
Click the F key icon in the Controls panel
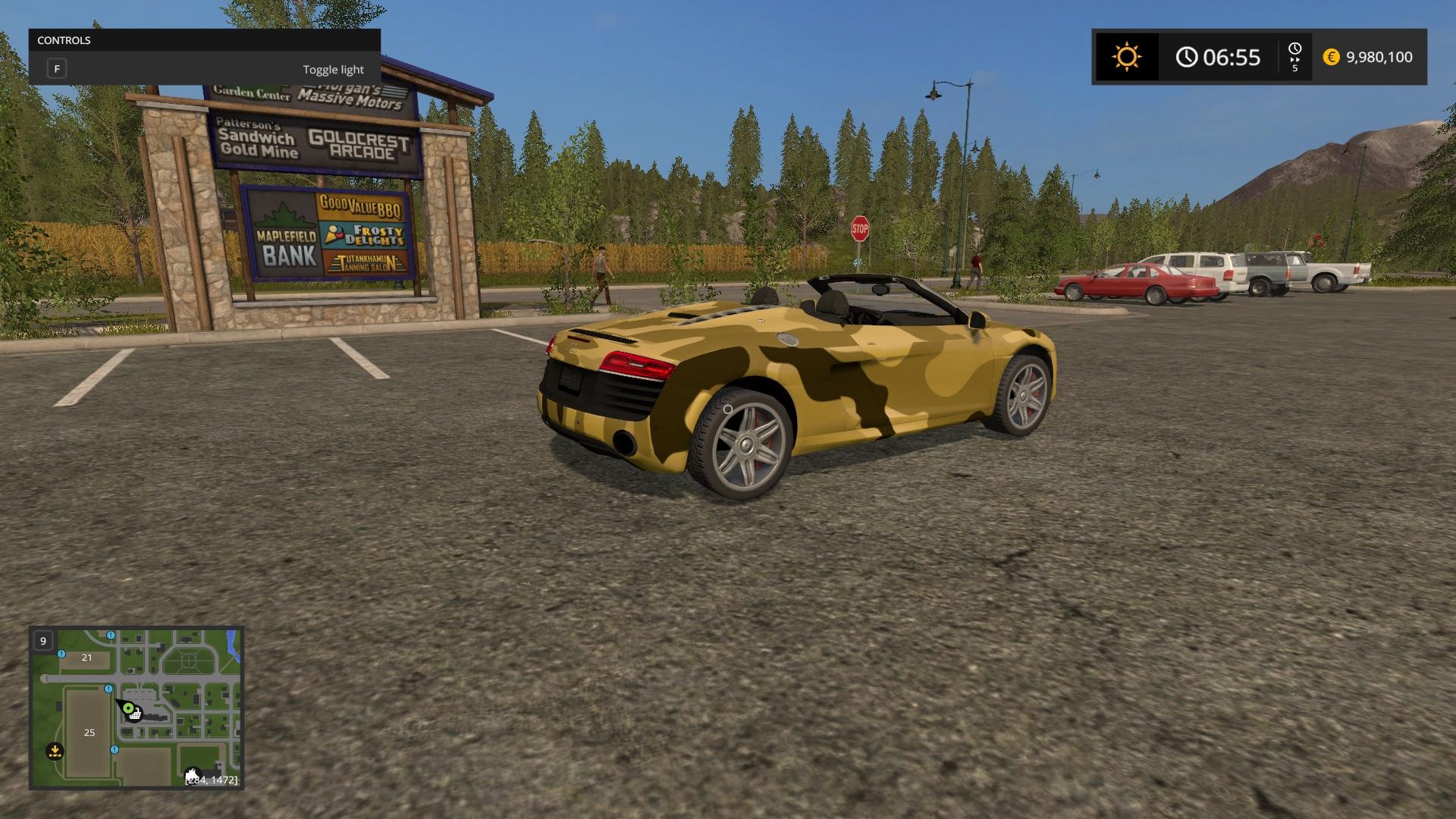pyautogui.click(x=57, y=68)
